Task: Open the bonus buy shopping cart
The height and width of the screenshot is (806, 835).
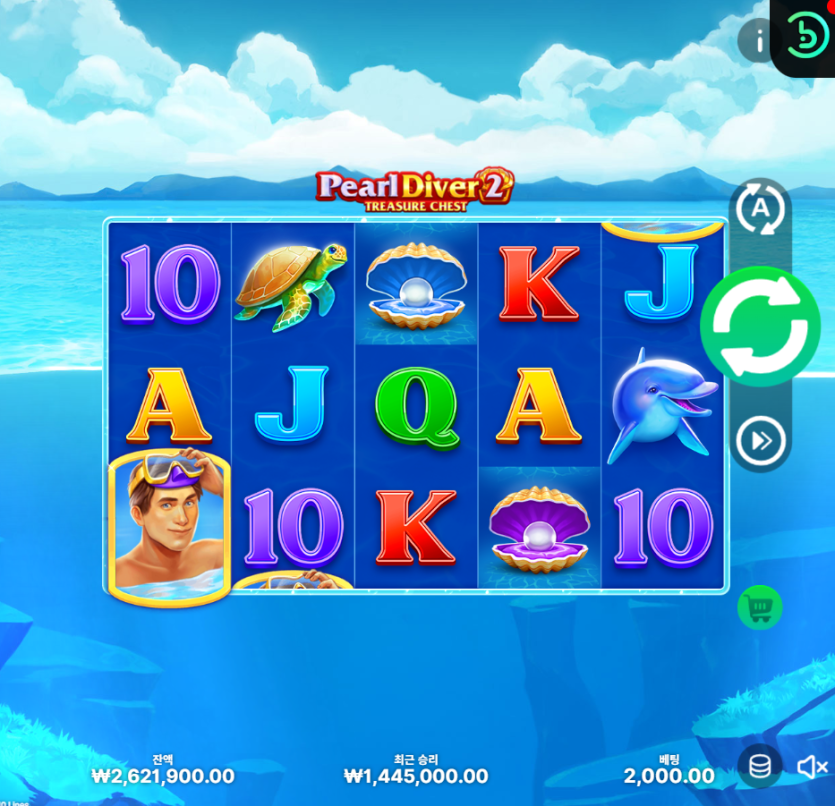Action: tap(760, 607)
